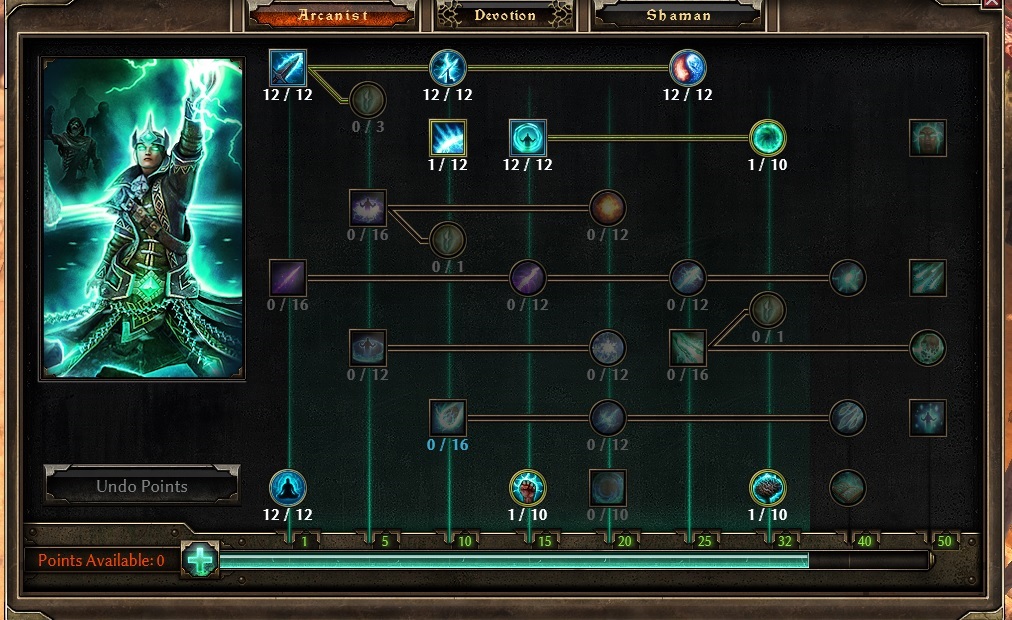Switch to the Devotion tab
The image size is (1012, 620).
[x=505, y=16]
